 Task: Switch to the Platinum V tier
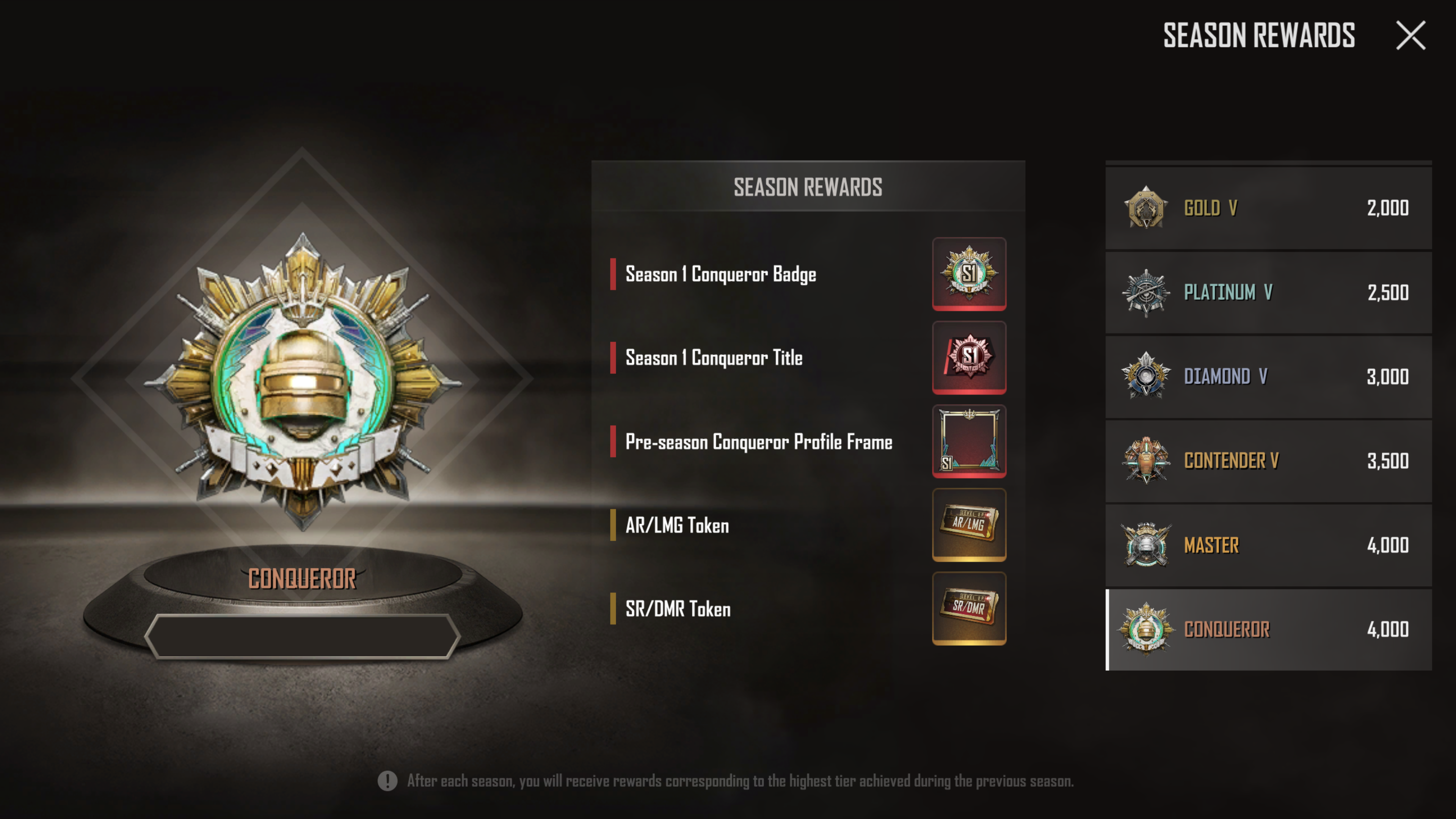pos(1268,292)
